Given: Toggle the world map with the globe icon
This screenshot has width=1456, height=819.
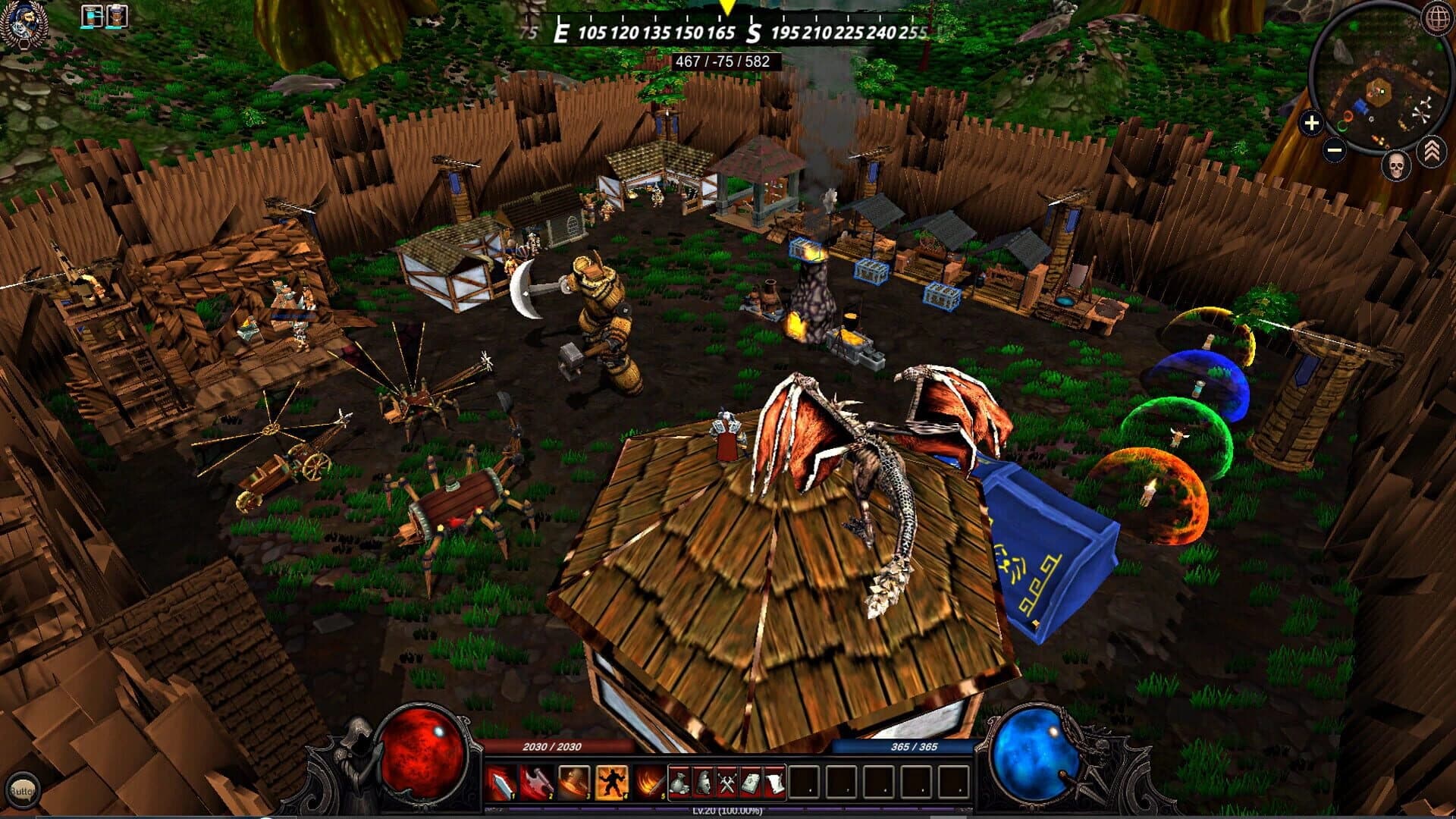Looking at the screenshot, I should (x=1437, y=19).
